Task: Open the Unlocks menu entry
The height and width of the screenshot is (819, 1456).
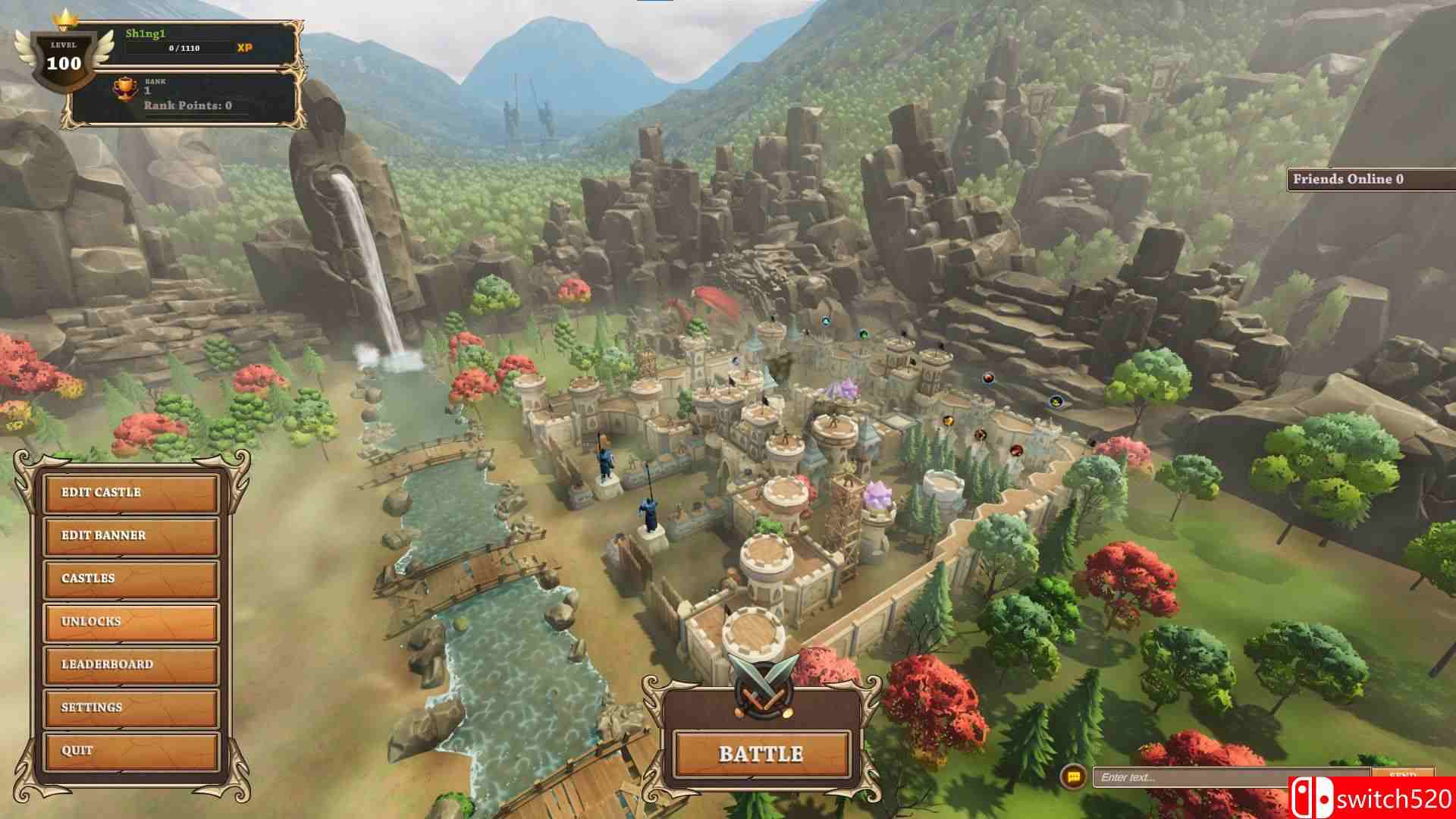Action: tap(130, 622)
